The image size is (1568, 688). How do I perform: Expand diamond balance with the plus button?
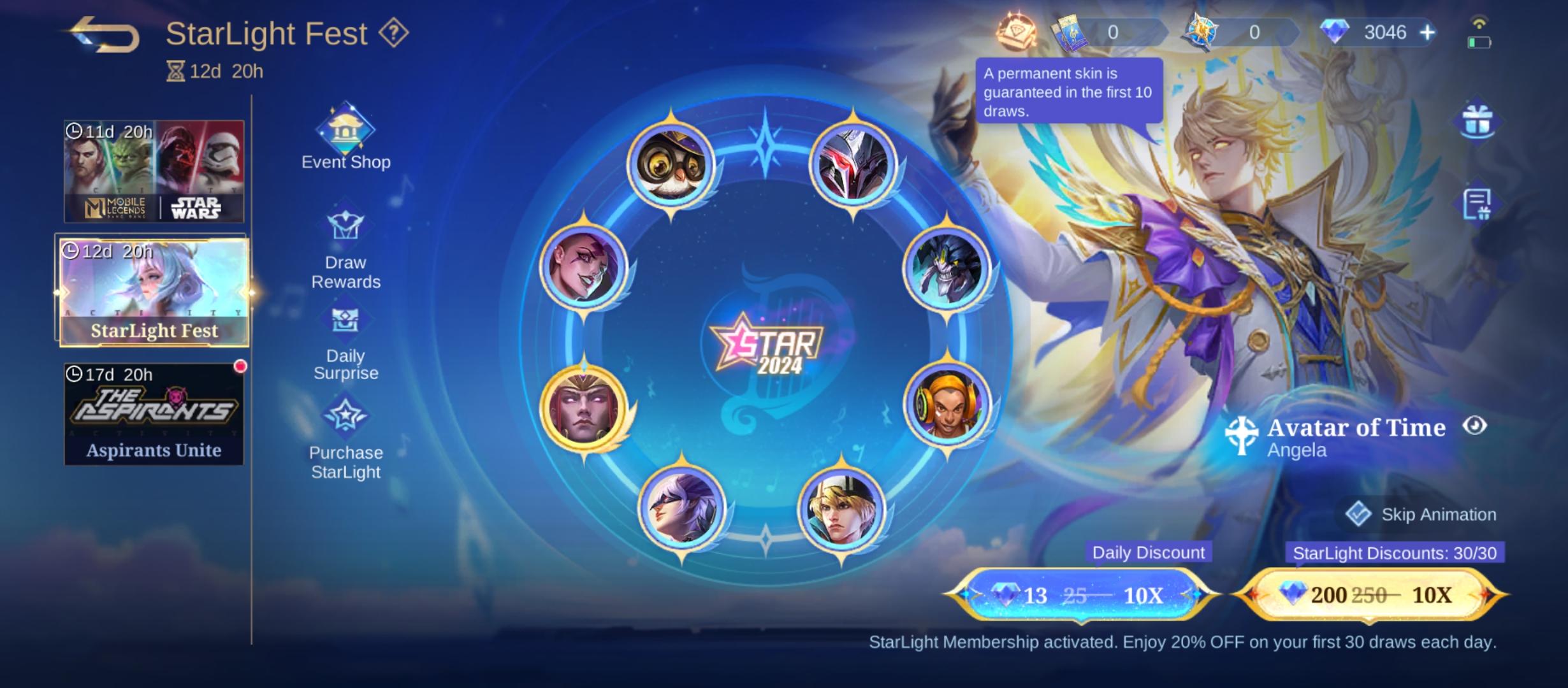pyautogui.click(x=1427, y=32)
